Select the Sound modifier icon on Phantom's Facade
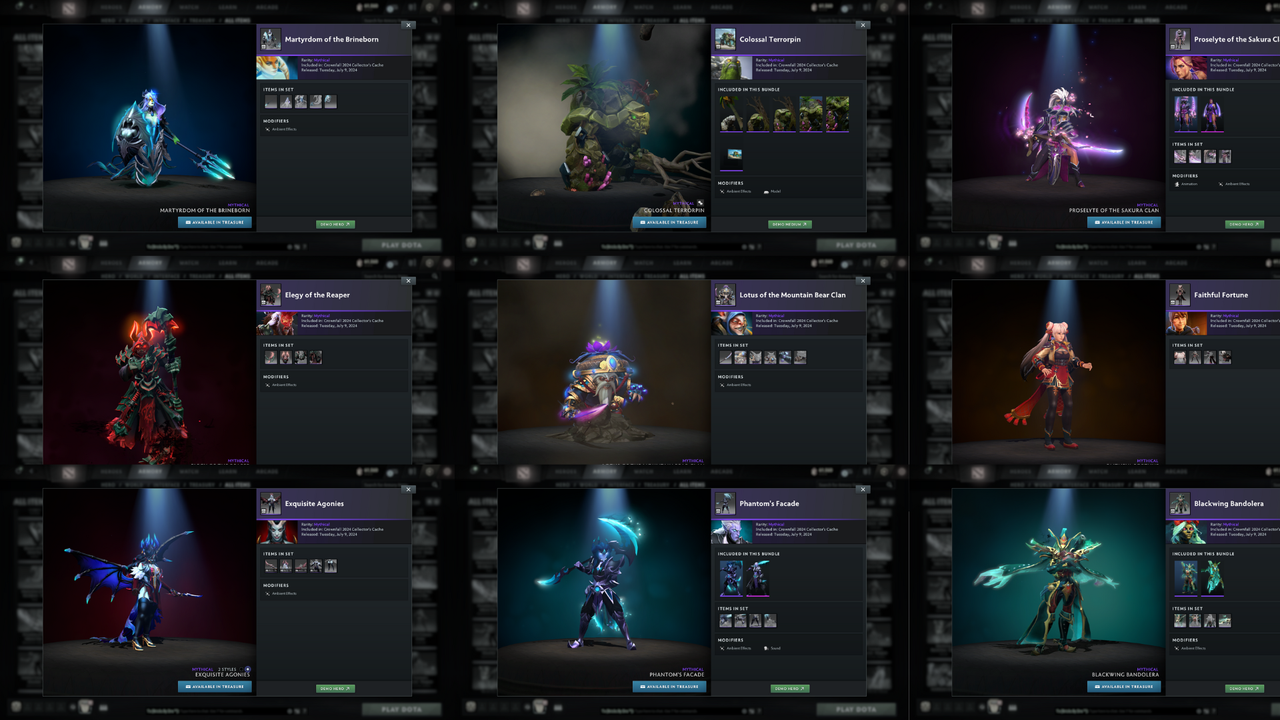 [x=766, y=648]
